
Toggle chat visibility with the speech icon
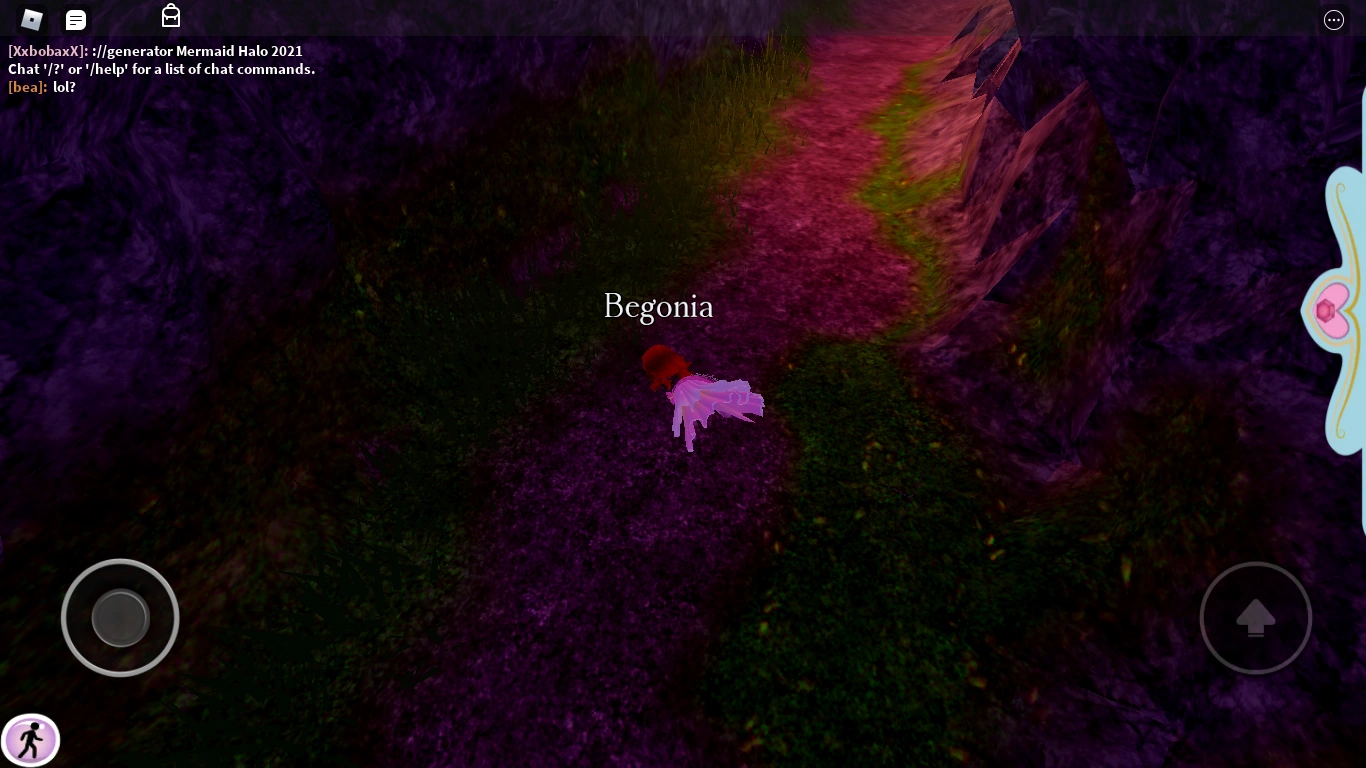(x=75, y=19)
